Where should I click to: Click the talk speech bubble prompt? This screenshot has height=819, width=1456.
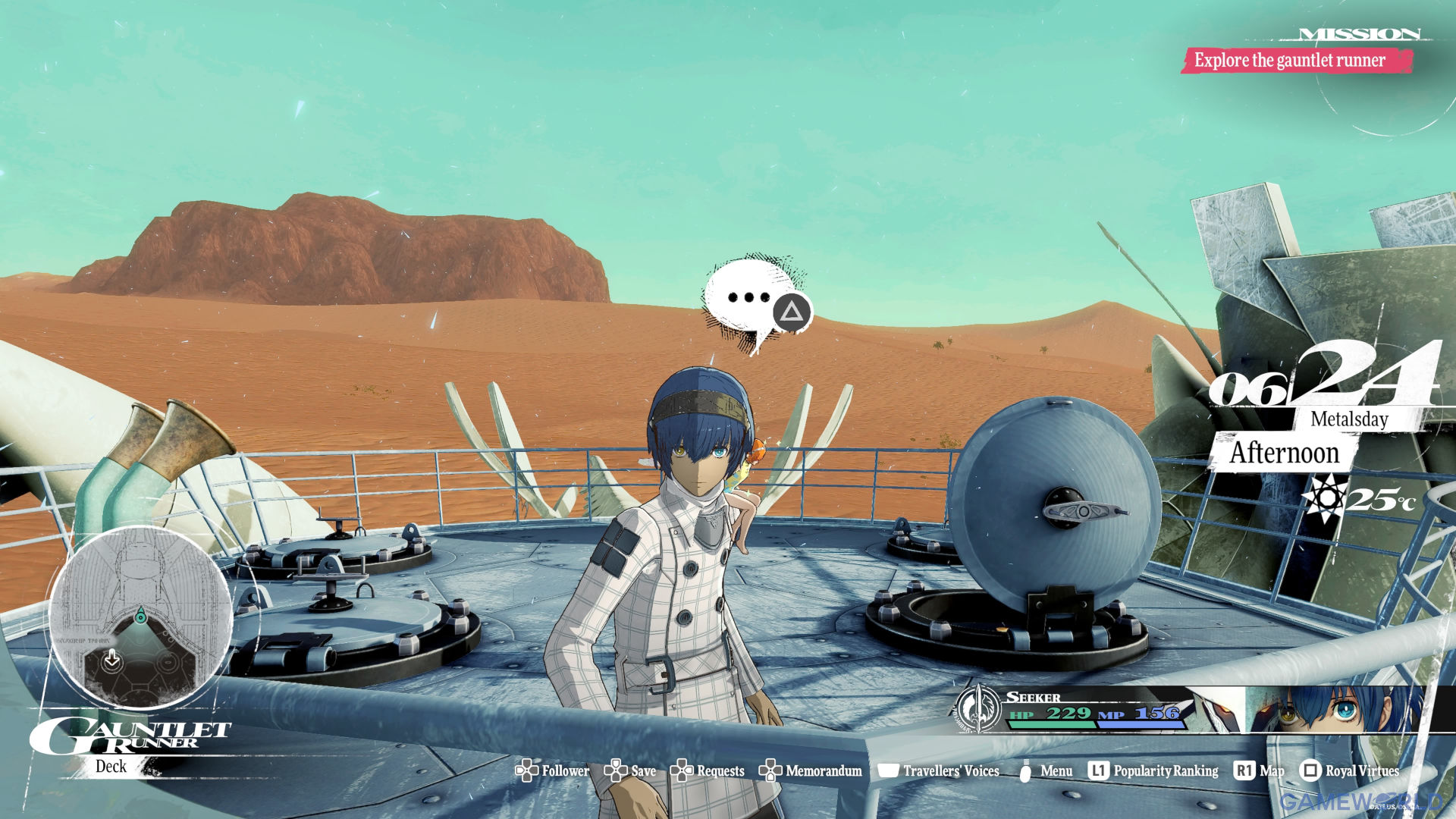tap(755, 301)
